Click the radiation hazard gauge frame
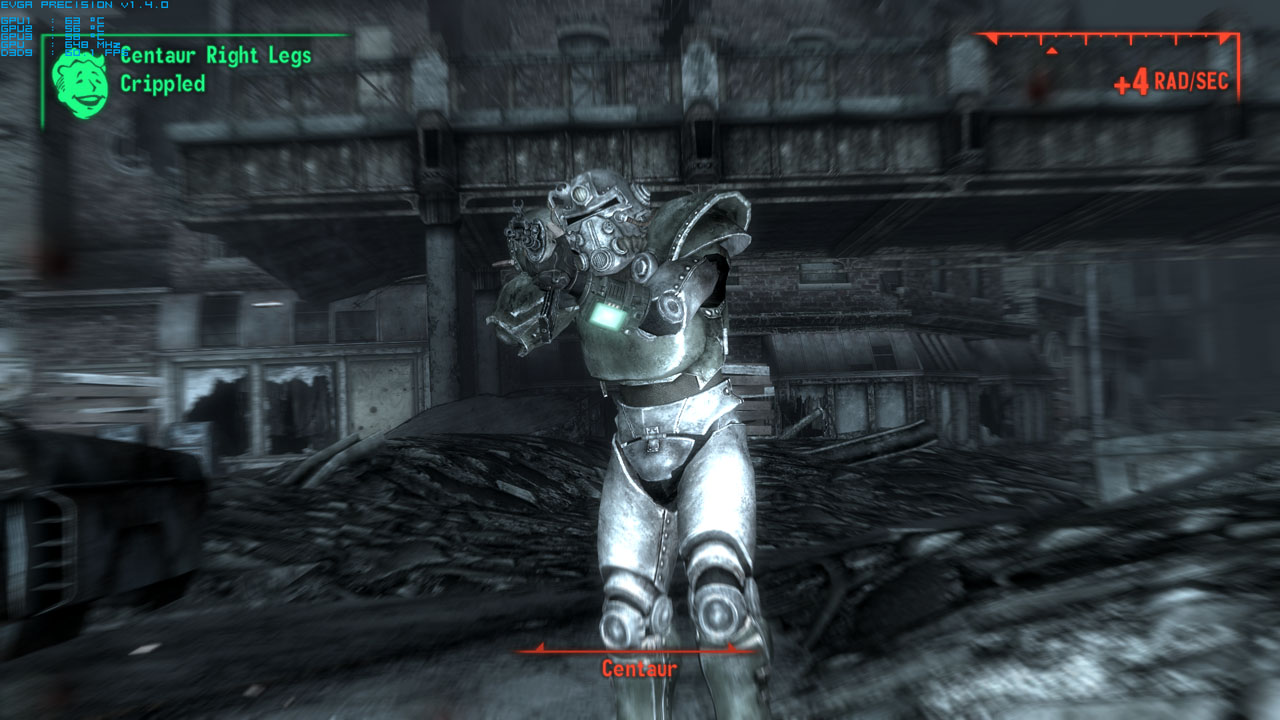Viewport: 1280px width, 720px height. click(x=1110, y=35)
